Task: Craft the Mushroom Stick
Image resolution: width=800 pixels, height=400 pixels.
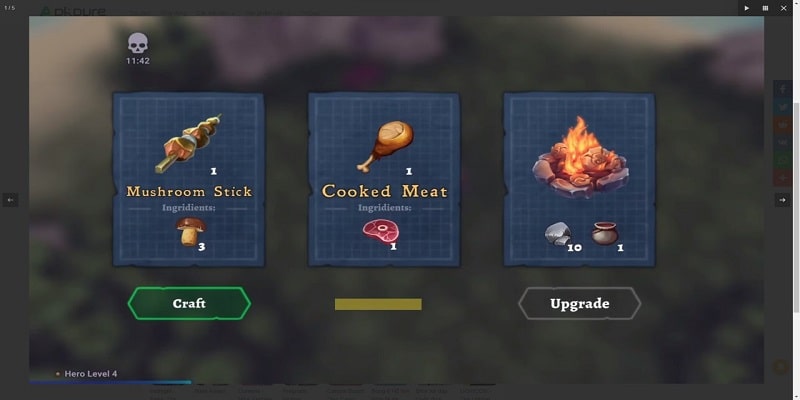Action: click(x=189, y=303)
